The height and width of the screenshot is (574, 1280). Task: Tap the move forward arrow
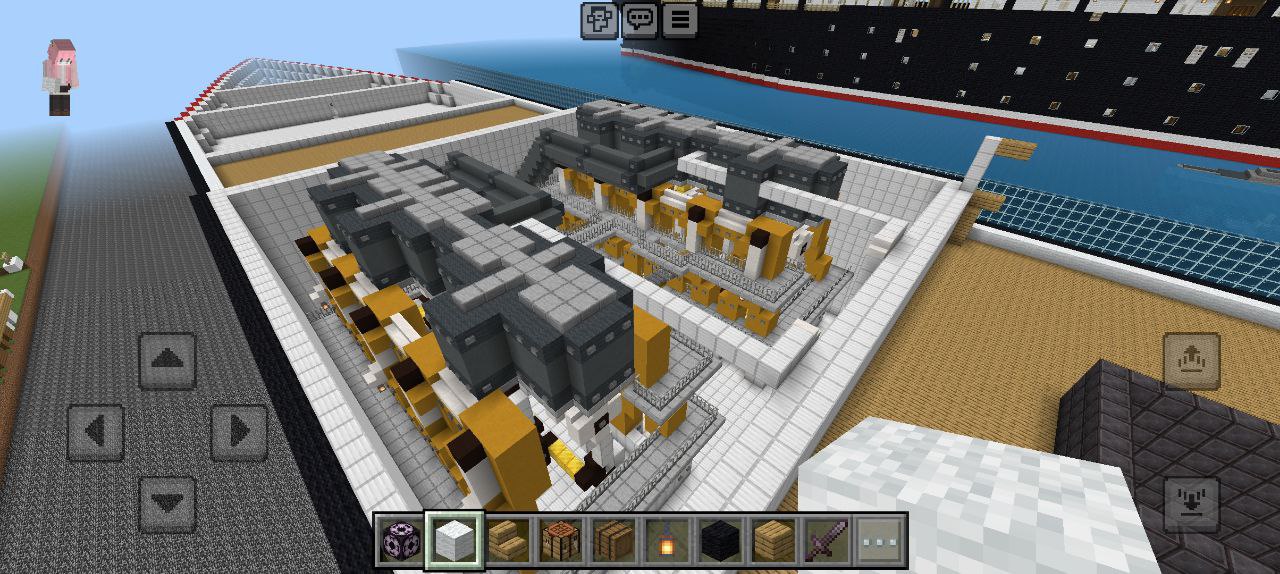[167, 361]
